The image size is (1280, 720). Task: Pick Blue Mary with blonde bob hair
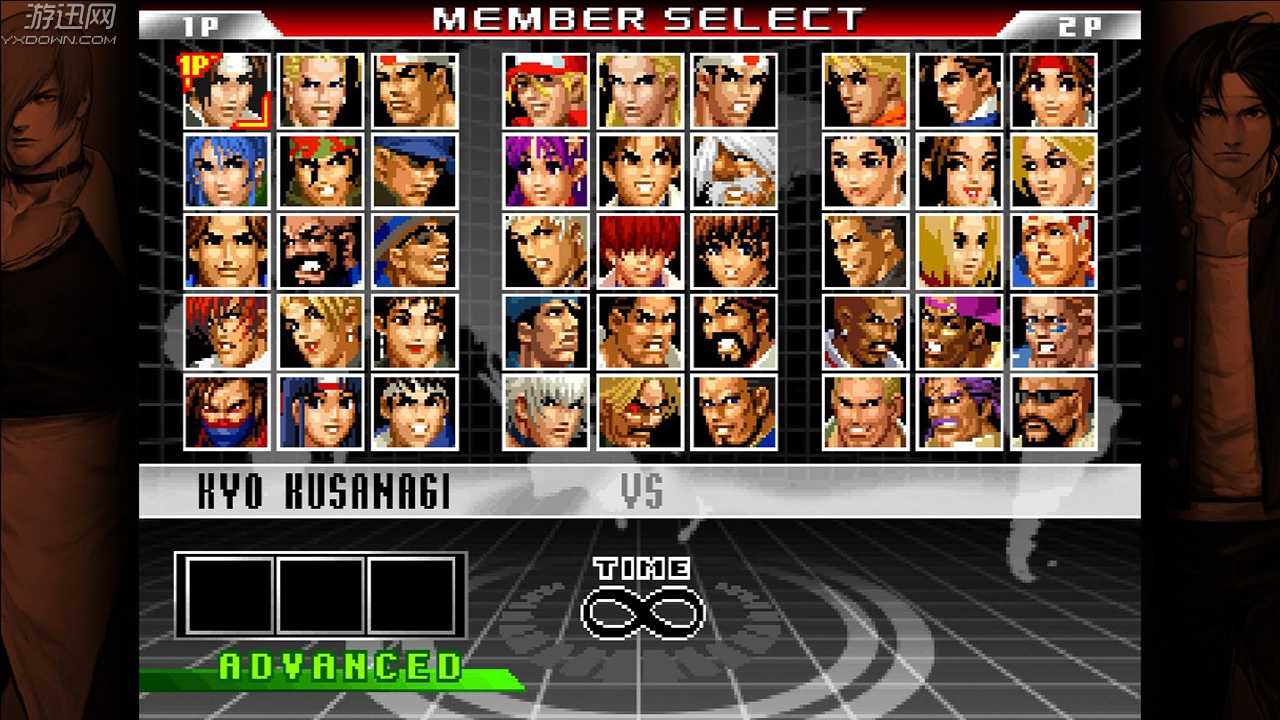(960, 251)
